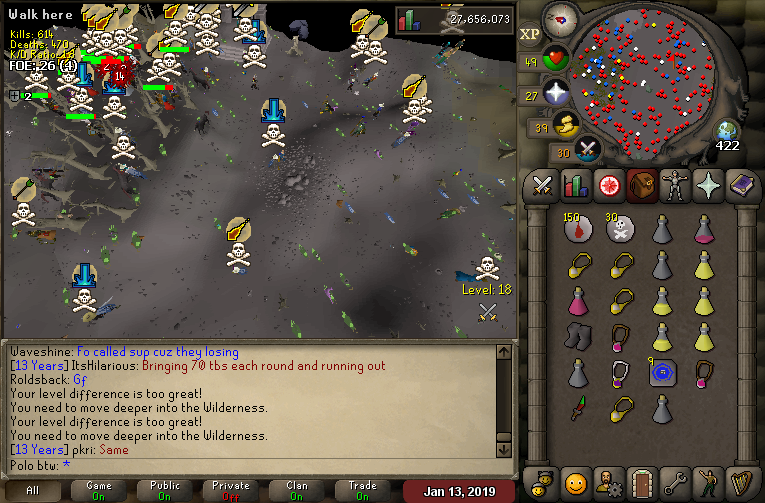Viewport: 765px width, 503px height.
Task: Open the Combat Options tab
Action: [x=543, y=186]
